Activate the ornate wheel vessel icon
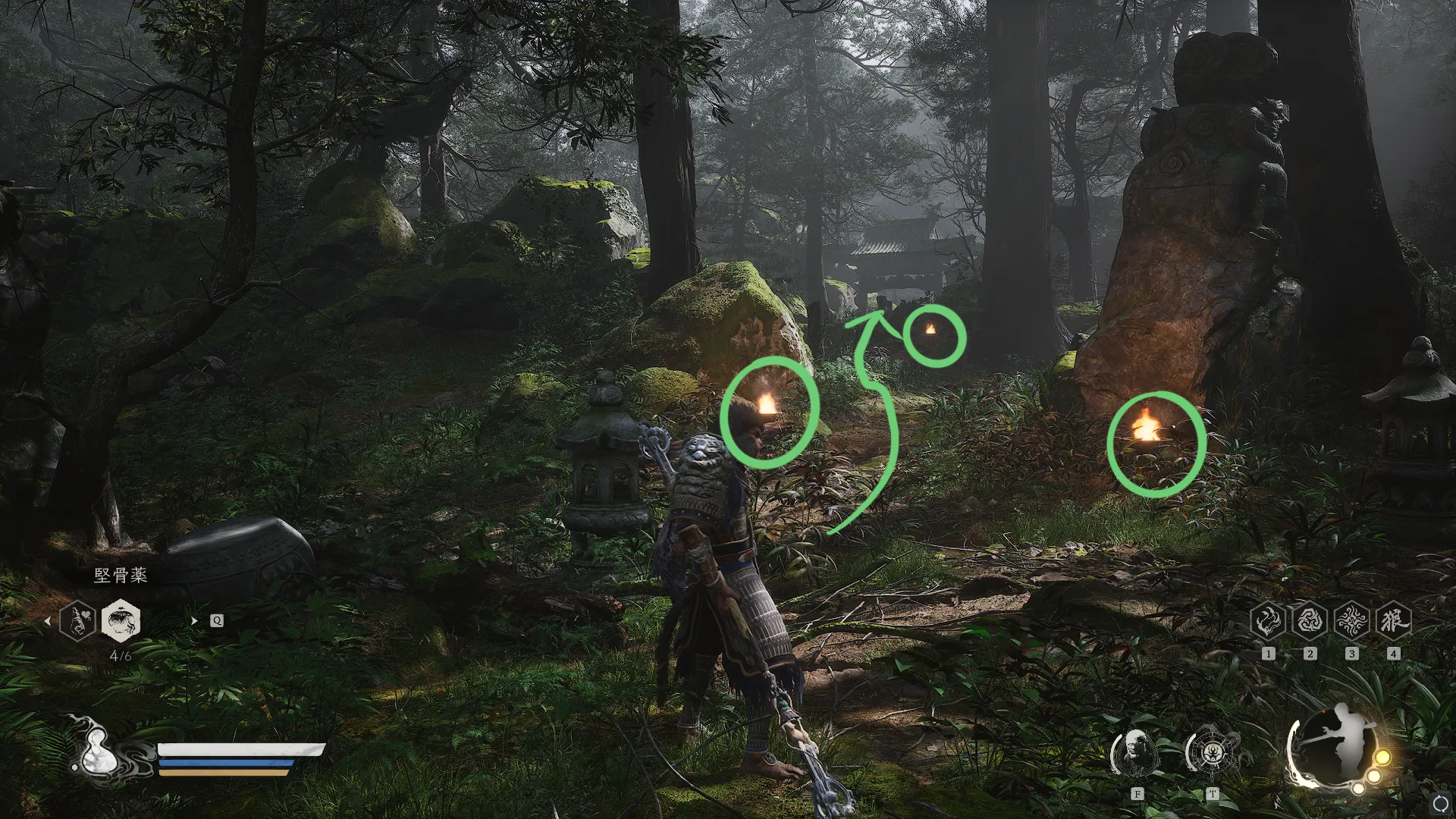 [x=1211, y=753]
